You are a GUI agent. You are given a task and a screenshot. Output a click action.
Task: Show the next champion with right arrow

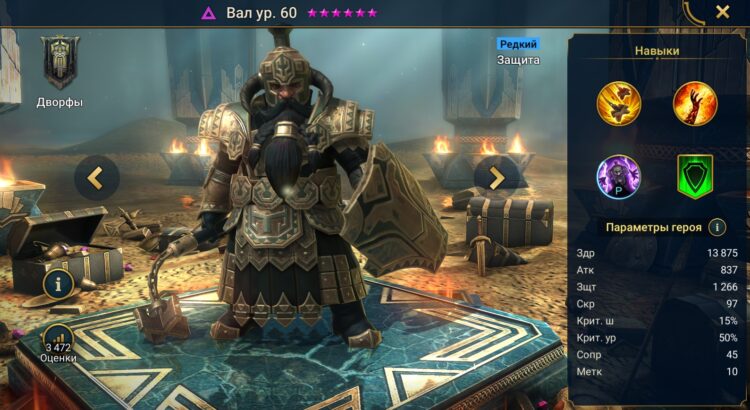click(x=496, y=178)
